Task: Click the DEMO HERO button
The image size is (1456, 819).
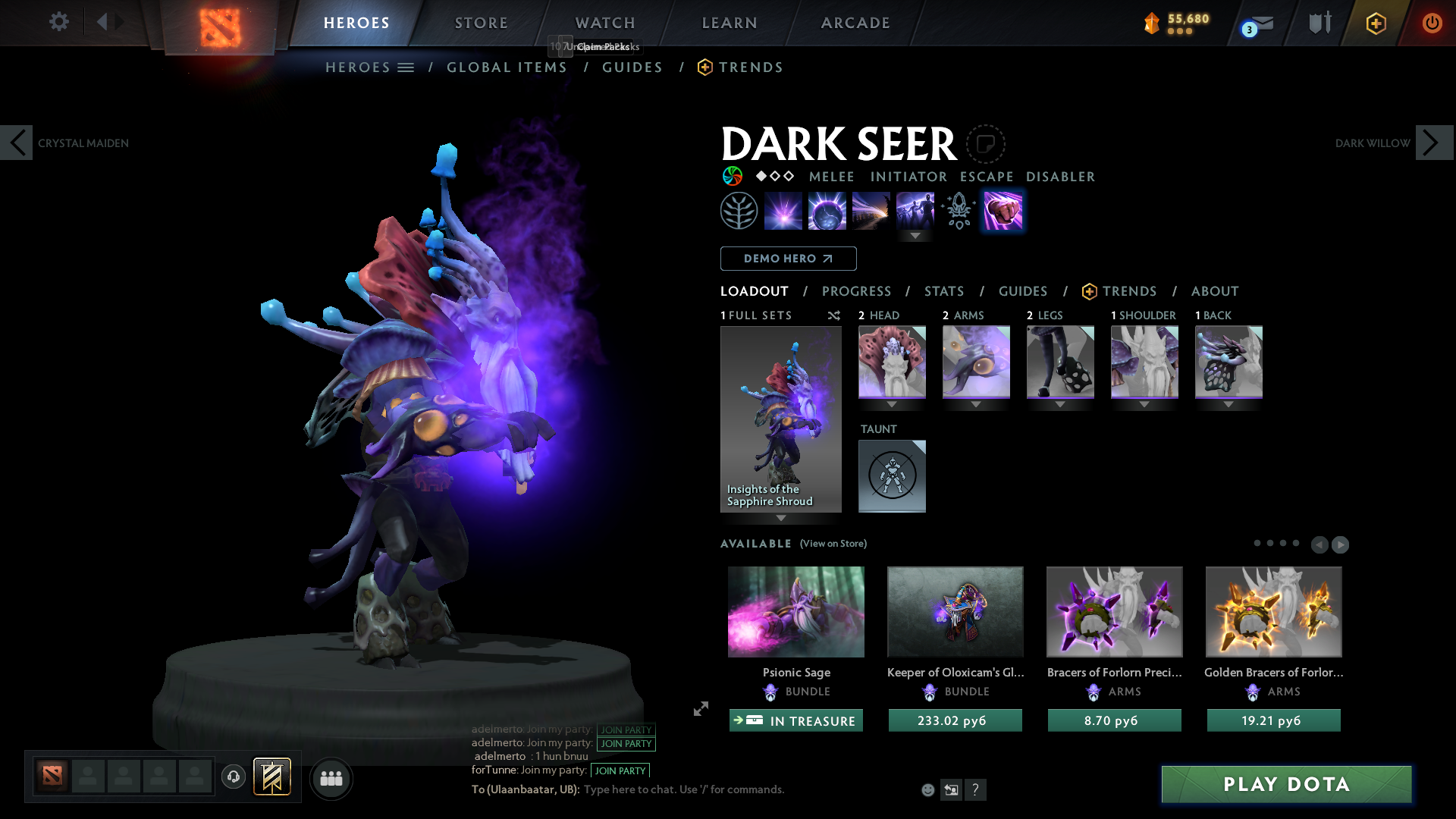Action: point(788,259)
